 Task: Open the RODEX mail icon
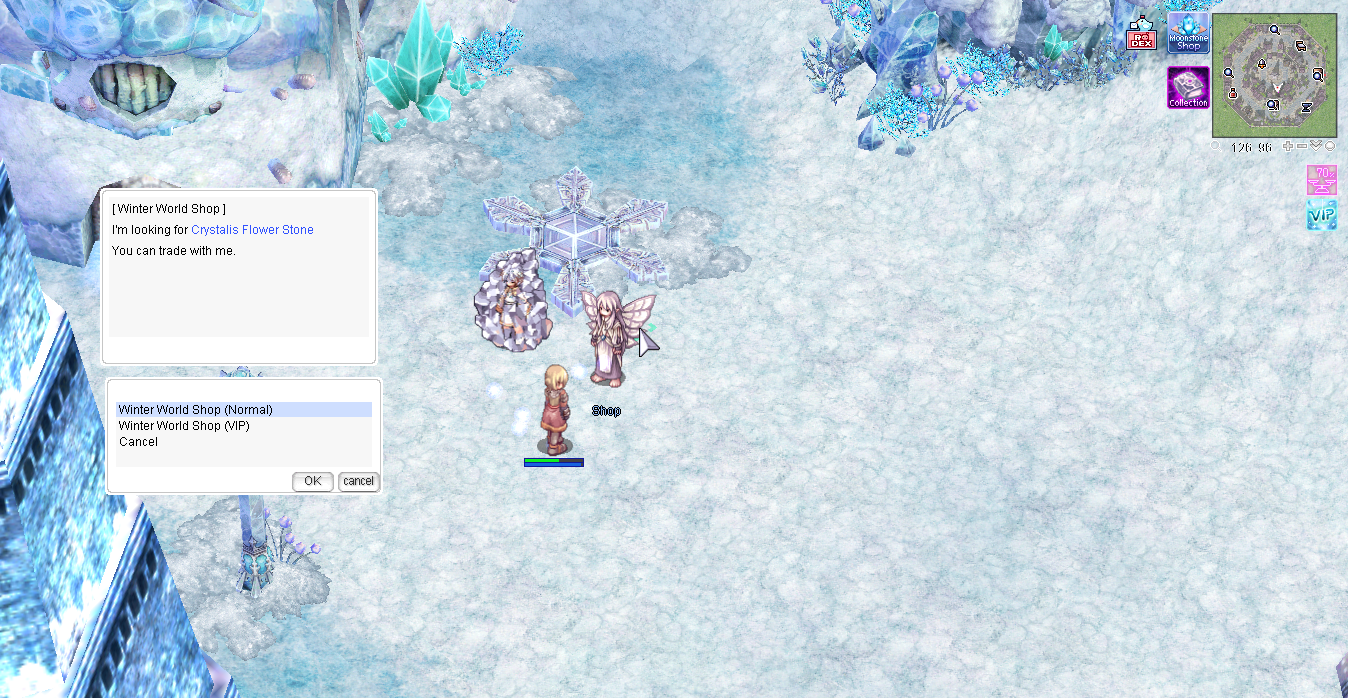pyautogui.click(x=1141, y=34)
